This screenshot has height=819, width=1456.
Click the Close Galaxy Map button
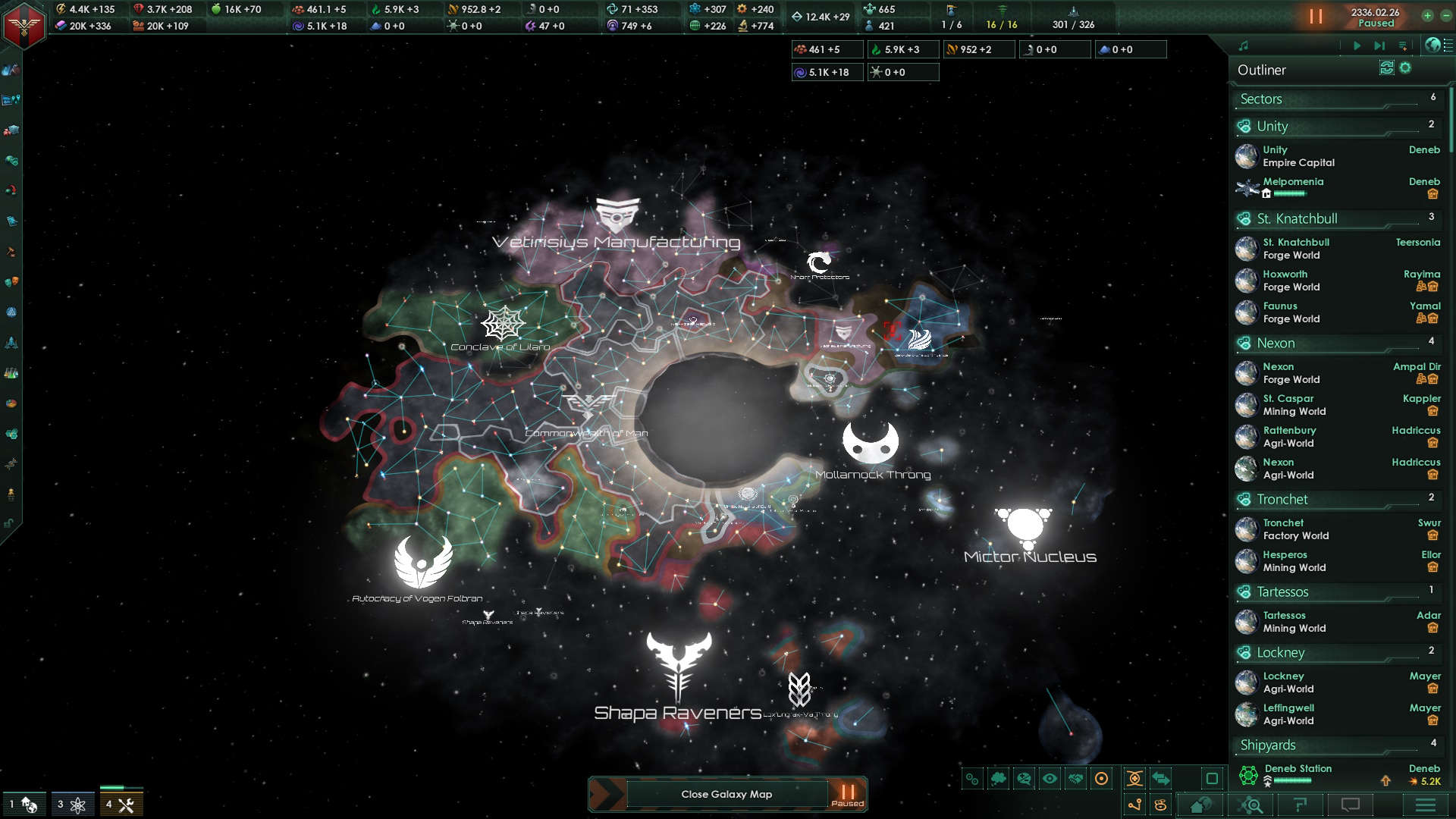coord(726,794)
